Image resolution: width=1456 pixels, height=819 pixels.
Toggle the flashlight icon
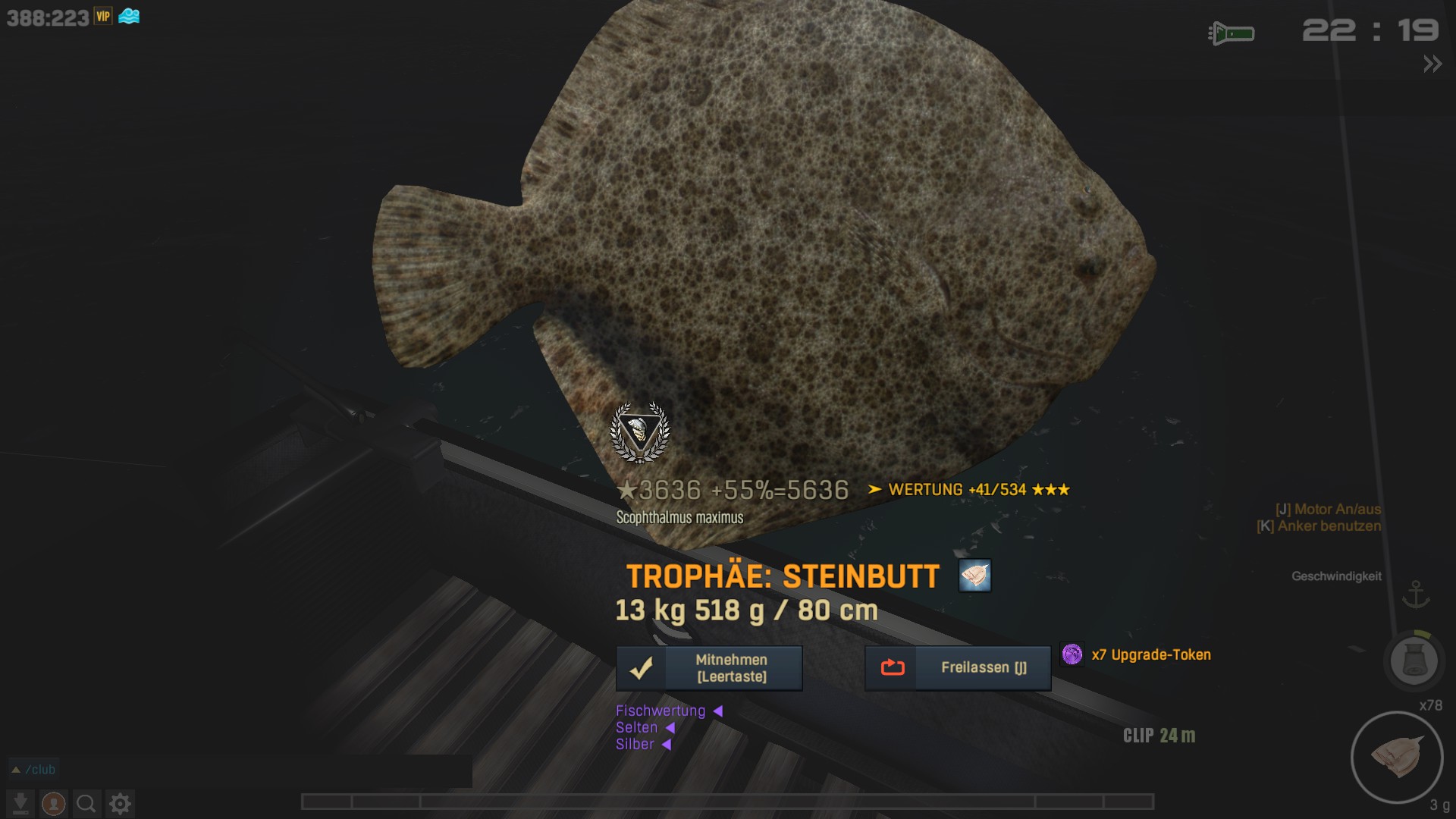click(x=1231, y=33)
